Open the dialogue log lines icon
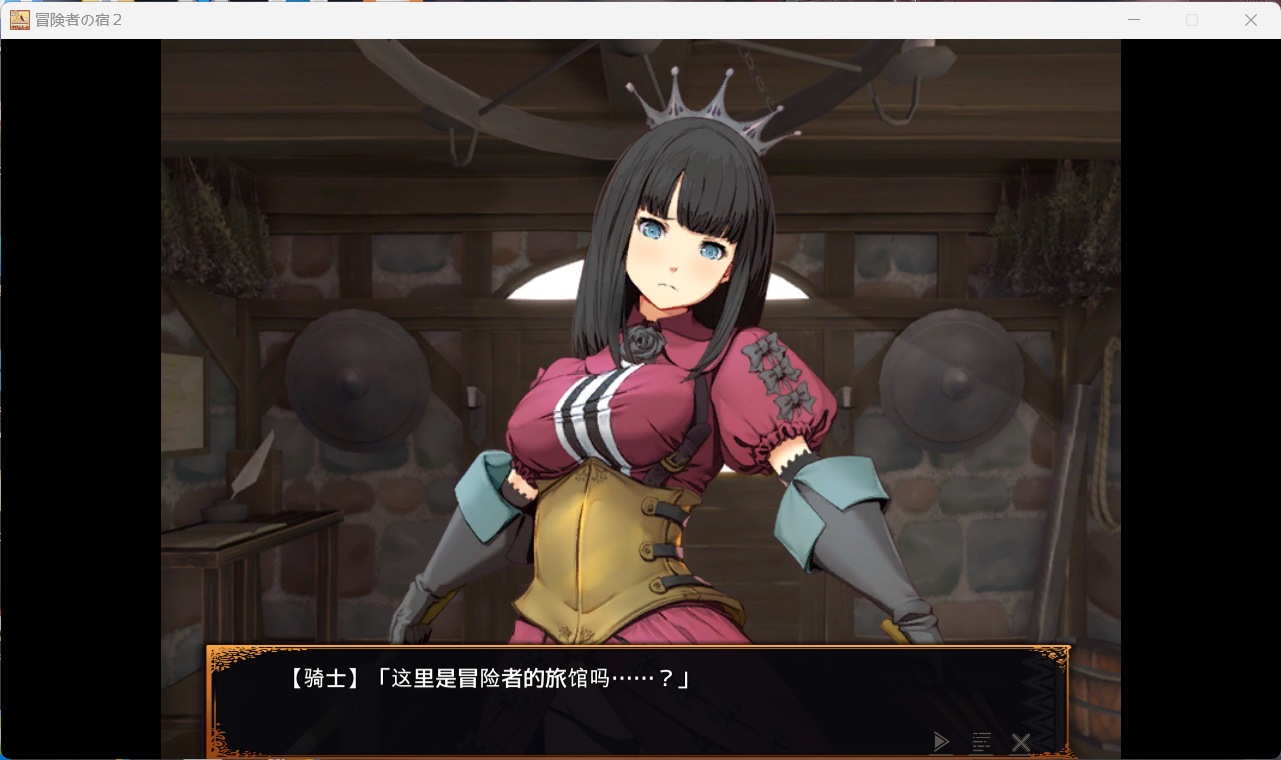 982,742
